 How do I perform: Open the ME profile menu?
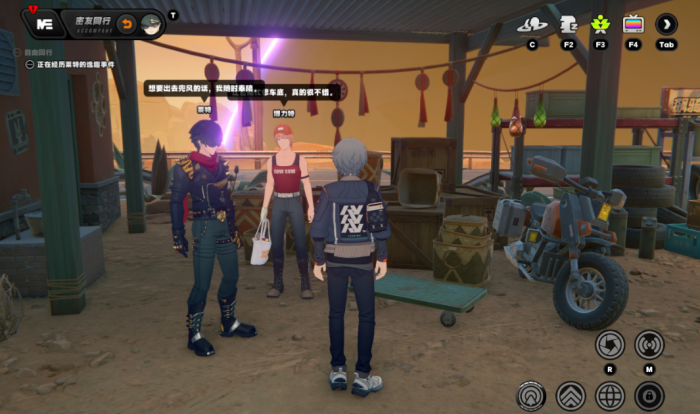[x=43, y=22]
